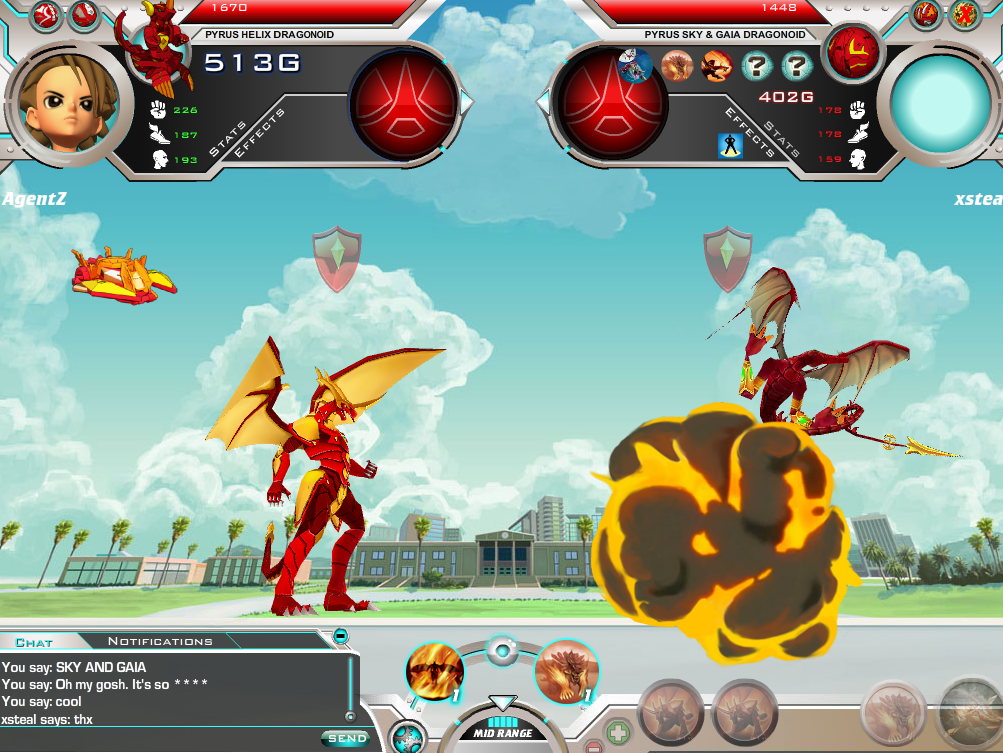Image resolution: width=1003 pixels, height=753 pixels.
Task: Inspect the opponent's first question-mark ability slot
Action: click(x=757, y=67)
